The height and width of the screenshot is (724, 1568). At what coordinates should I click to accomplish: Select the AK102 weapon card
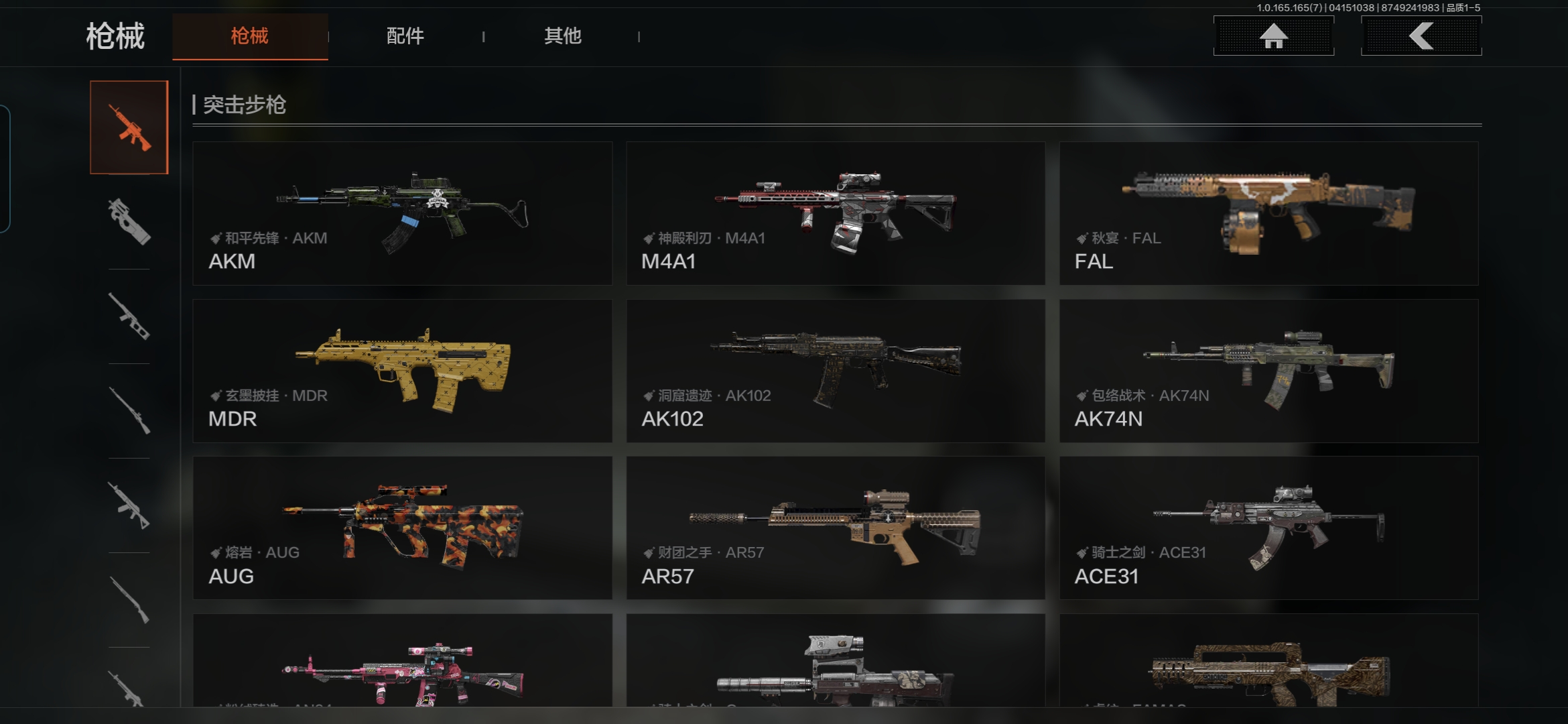click(836, 371)
